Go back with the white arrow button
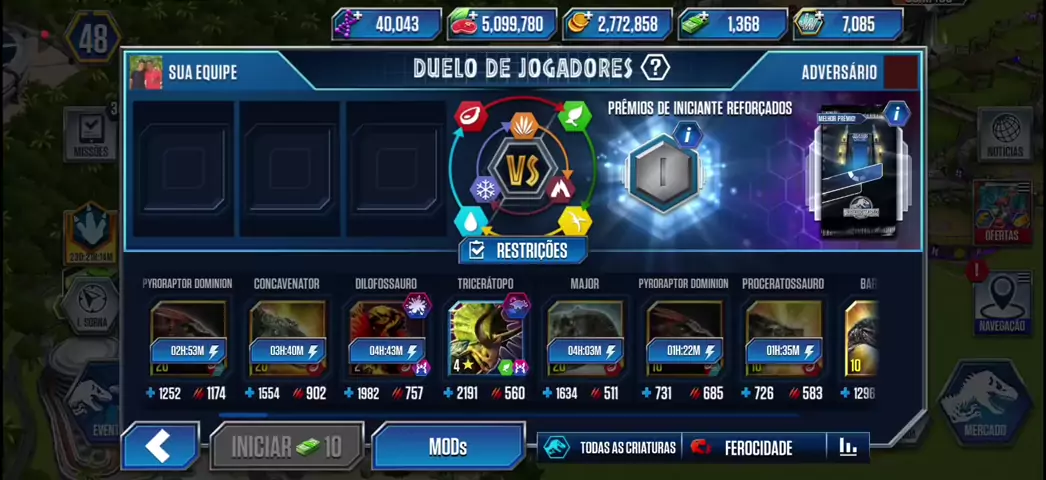Viewport: 1046px width, 480px height. 159,446
